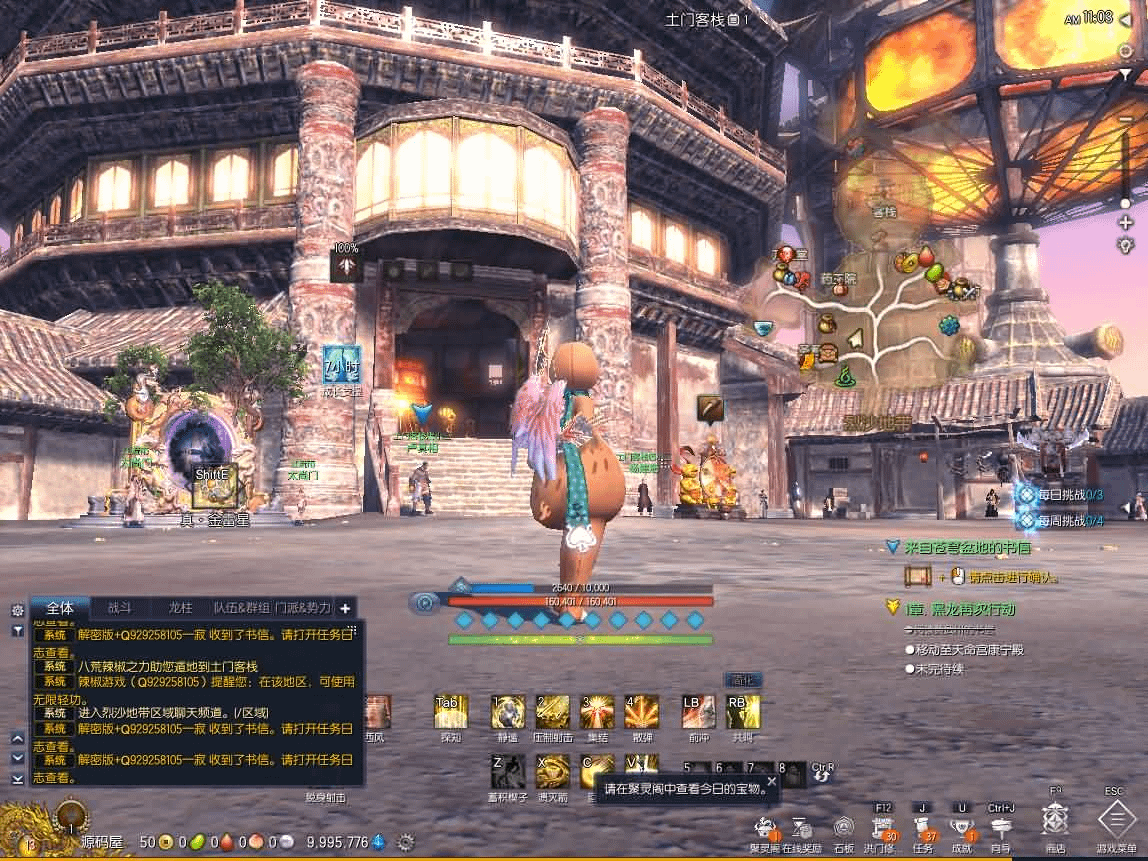Use the 凋灭箭 X skill icon
This screenshot has height=861, width=1148.
552,771
